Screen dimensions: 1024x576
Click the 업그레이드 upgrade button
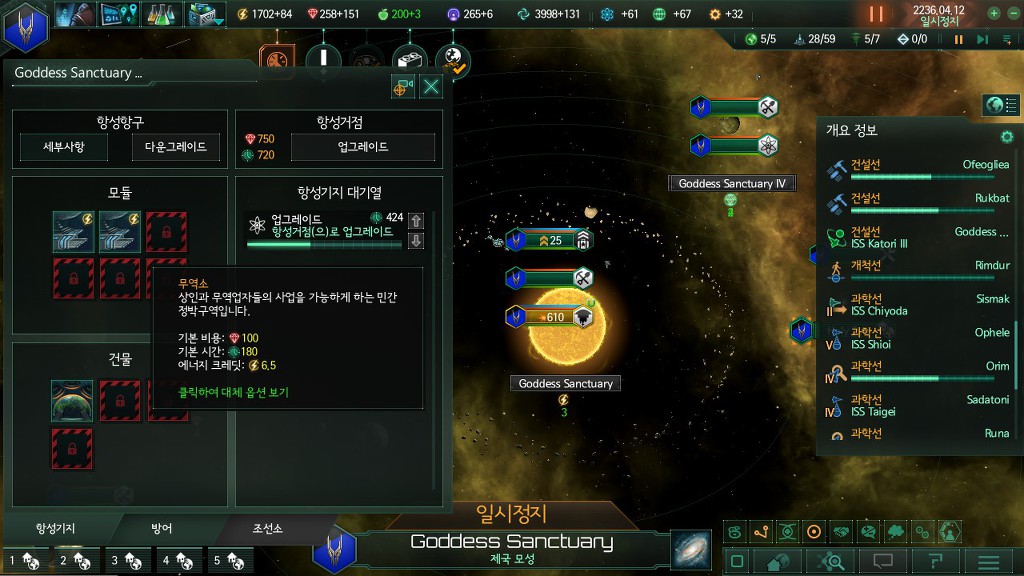coord(362,147)
